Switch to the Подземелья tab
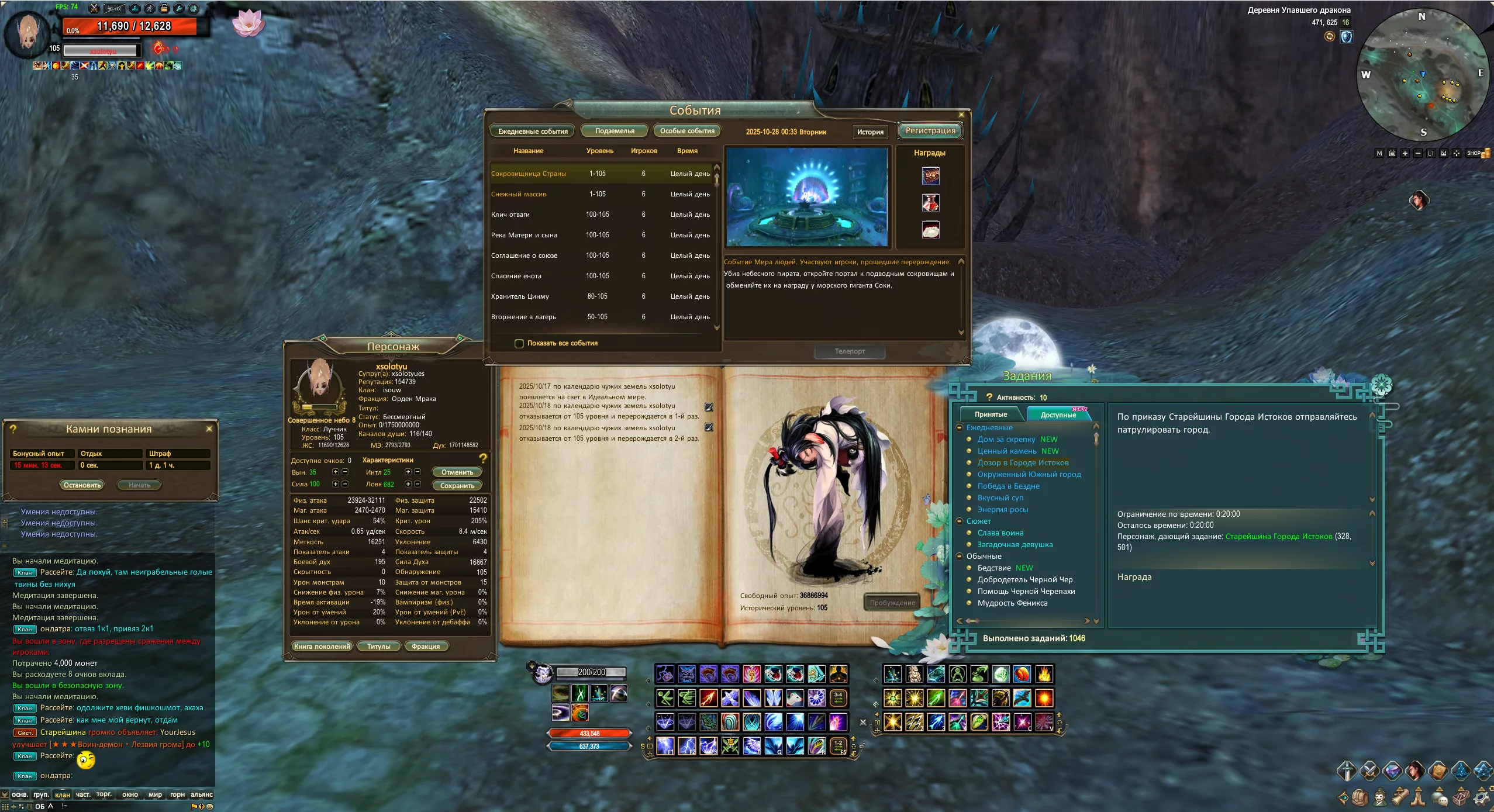Viewport: 1494px width, 812px height. click(x=614, y=131)
